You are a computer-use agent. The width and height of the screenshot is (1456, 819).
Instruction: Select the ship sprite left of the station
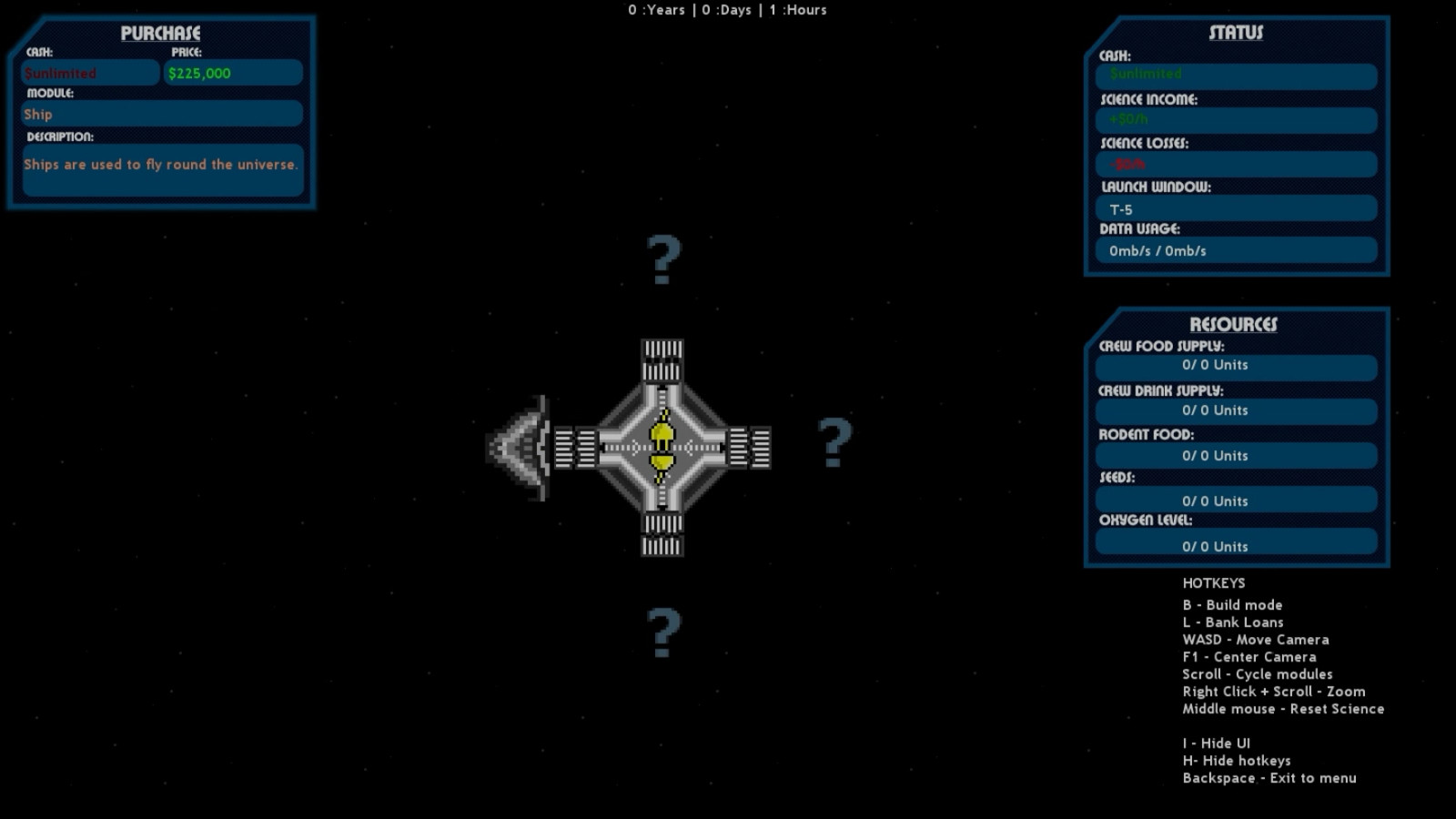tap(523, 446)
